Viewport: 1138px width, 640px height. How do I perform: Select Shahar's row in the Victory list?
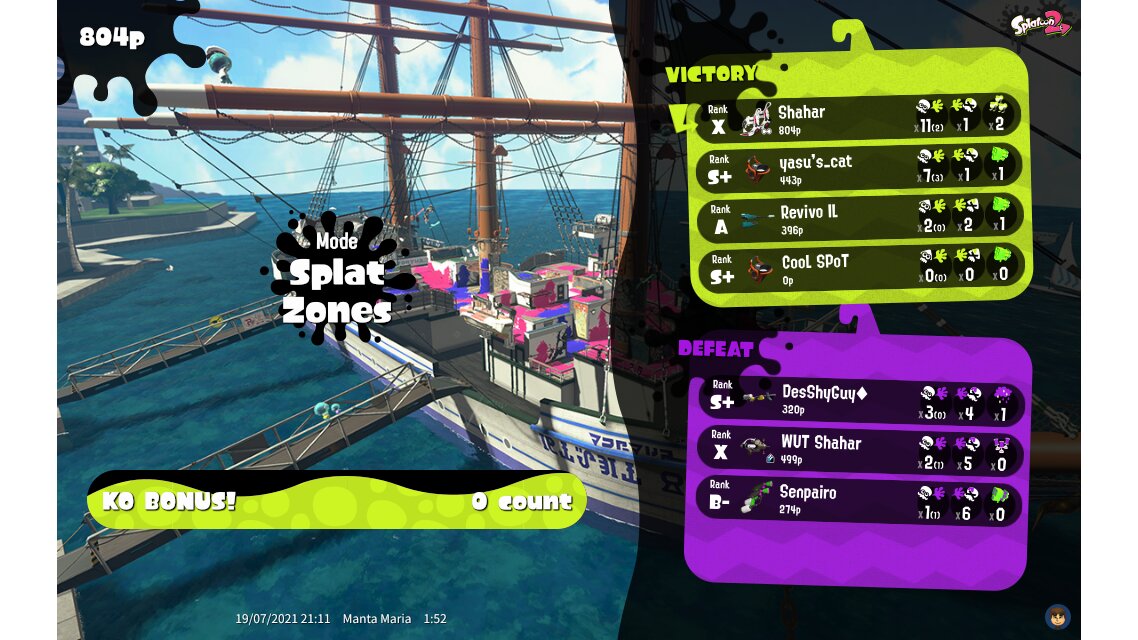[858, 117]
